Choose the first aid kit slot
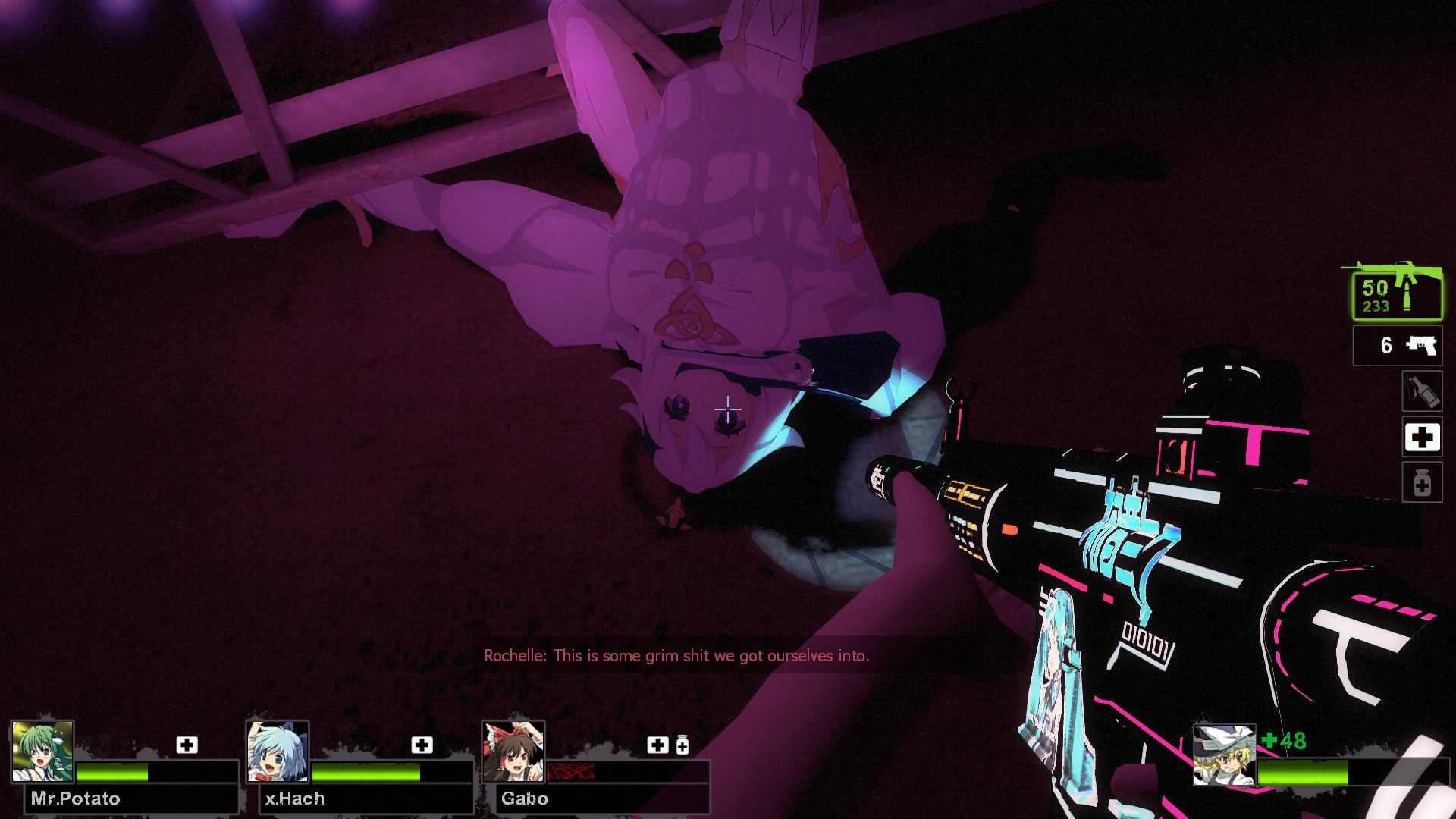Viewport: 1456px width, 819px height. click(x=1422, y=438)
